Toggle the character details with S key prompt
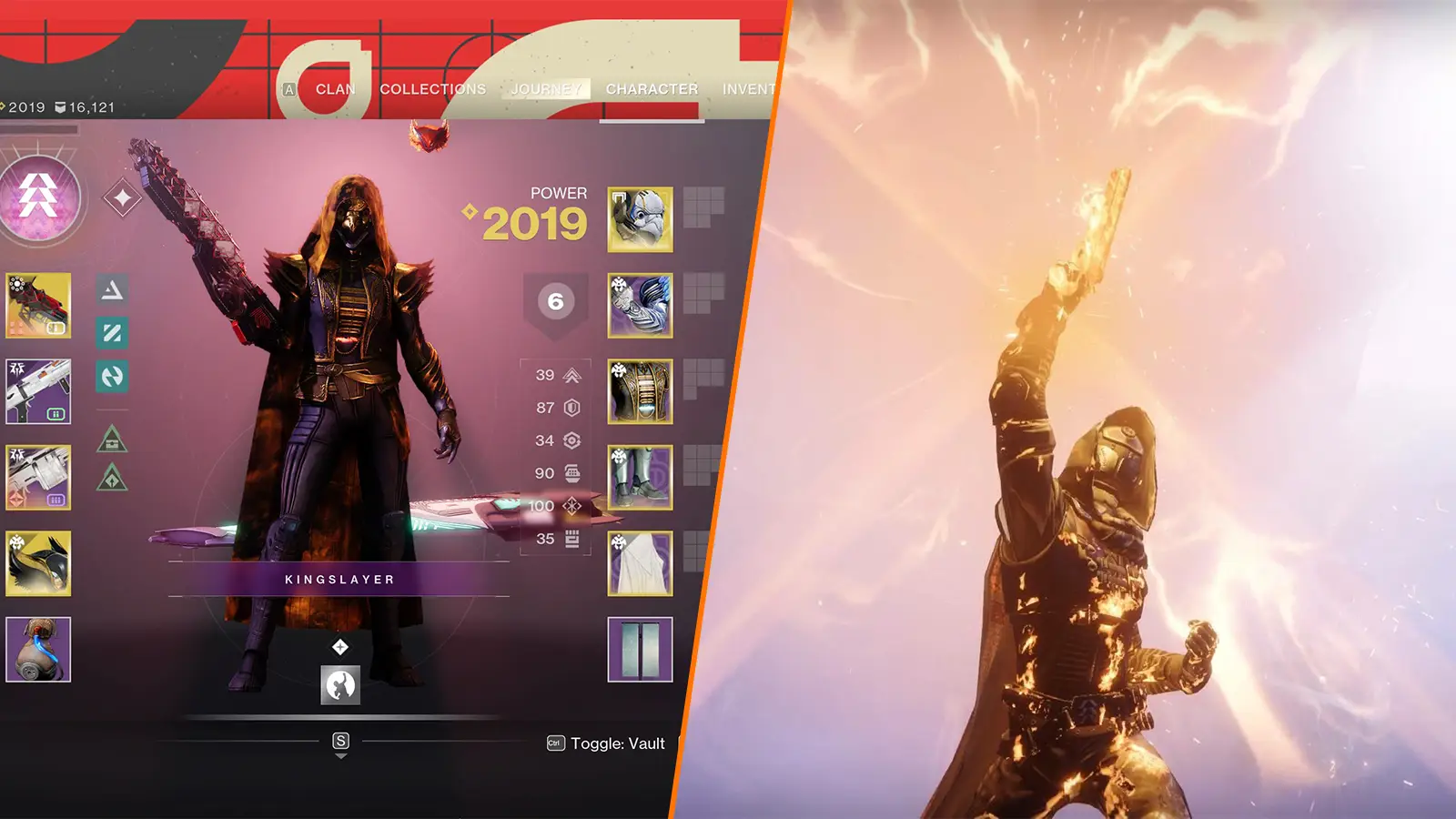Viewport: 1456px width, 819px height. point(339,741)
